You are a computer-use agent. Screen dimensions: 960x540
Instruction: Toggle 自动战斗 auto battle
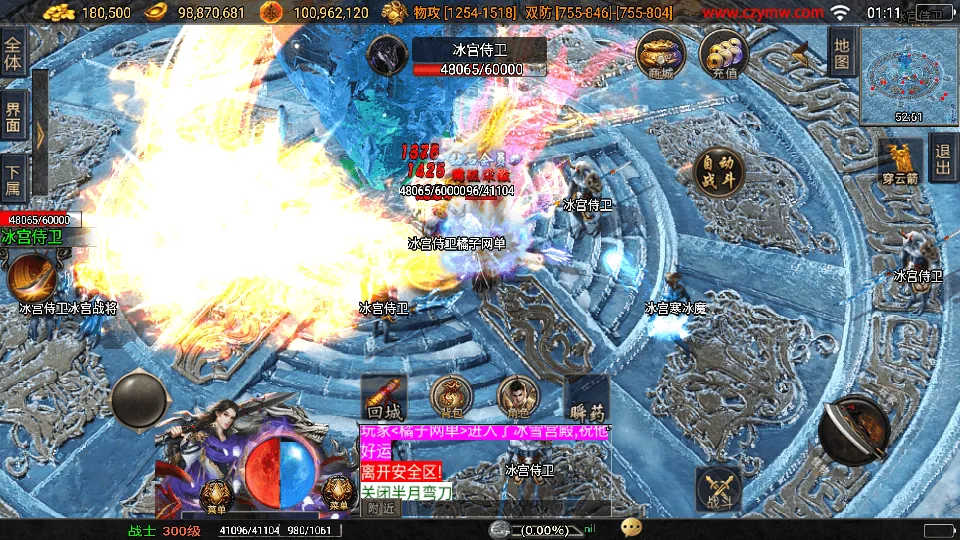pos(719,170)
